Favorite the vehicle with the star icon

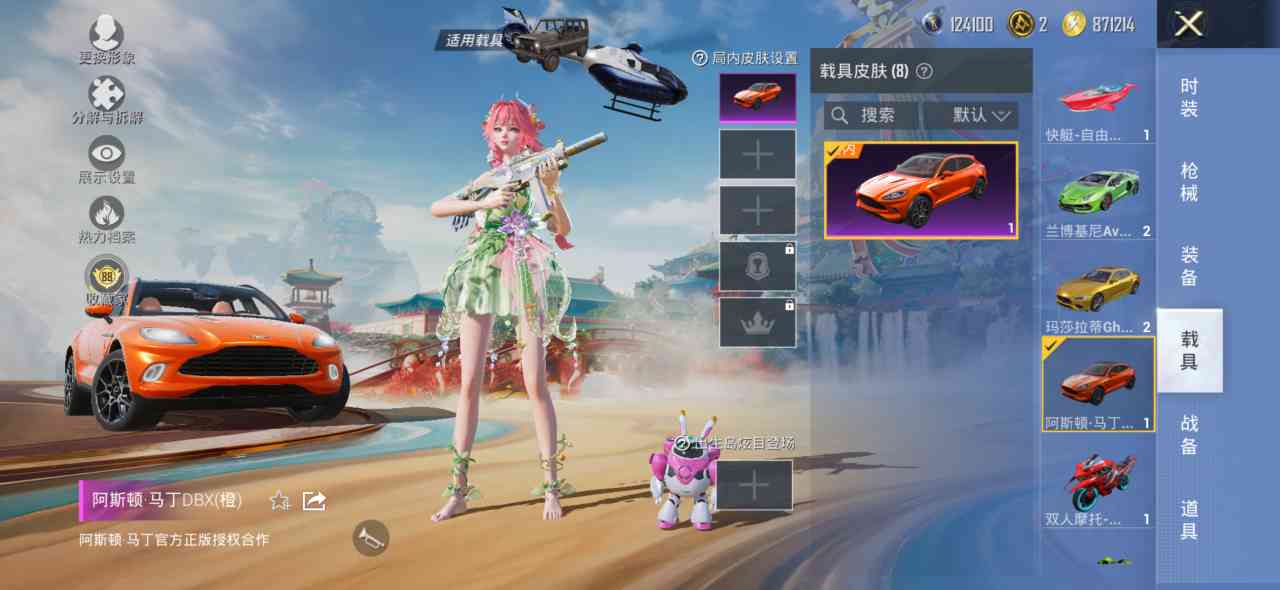280,500
